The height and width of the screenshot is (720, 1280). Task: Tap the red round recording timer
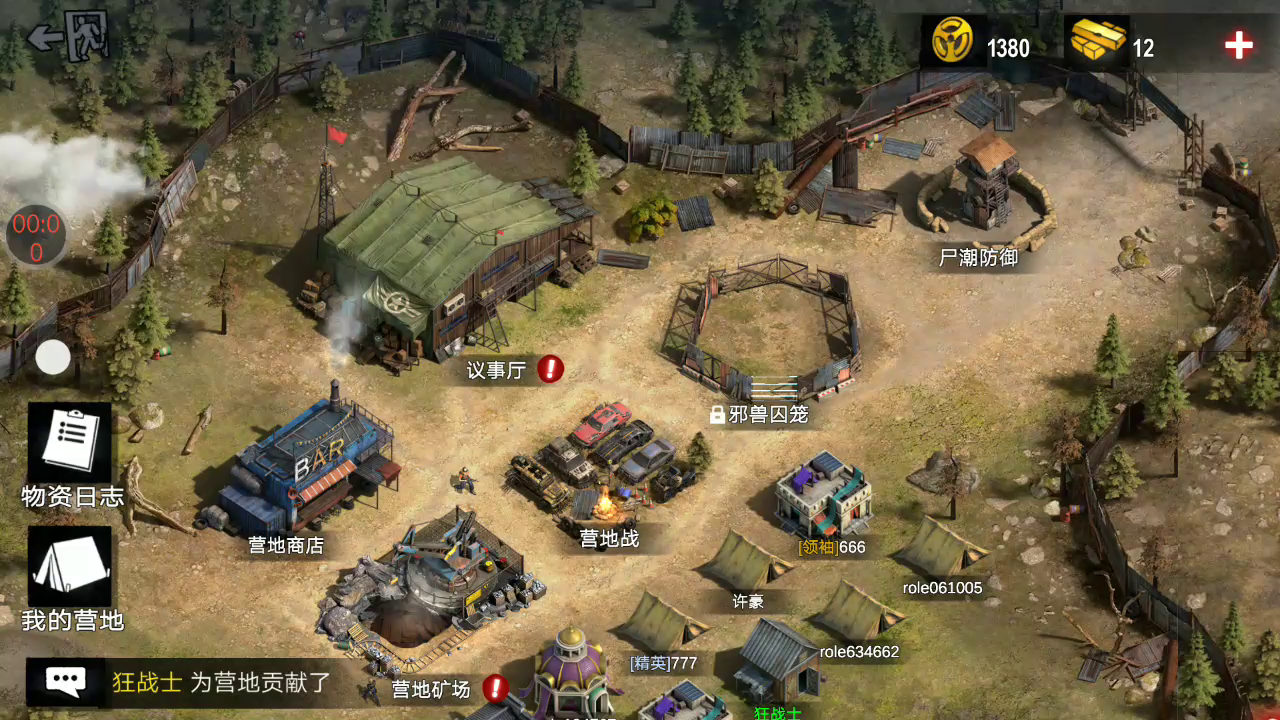click(x=36, y=237)
